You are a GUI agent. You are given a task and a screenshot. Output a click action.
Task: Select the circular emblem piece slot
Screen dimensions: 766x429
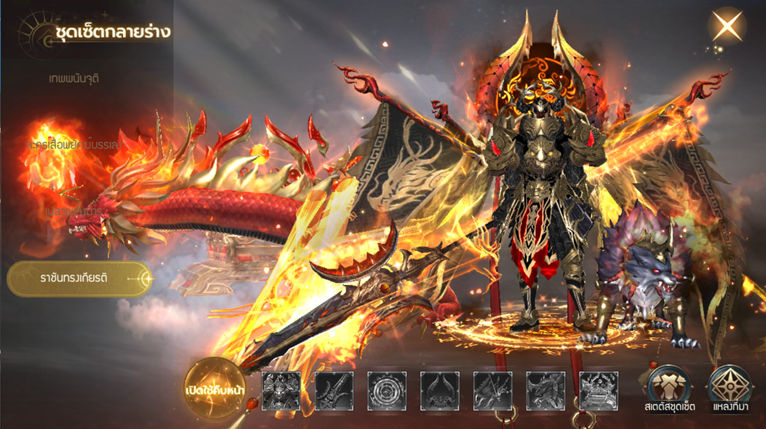point(387,391)
